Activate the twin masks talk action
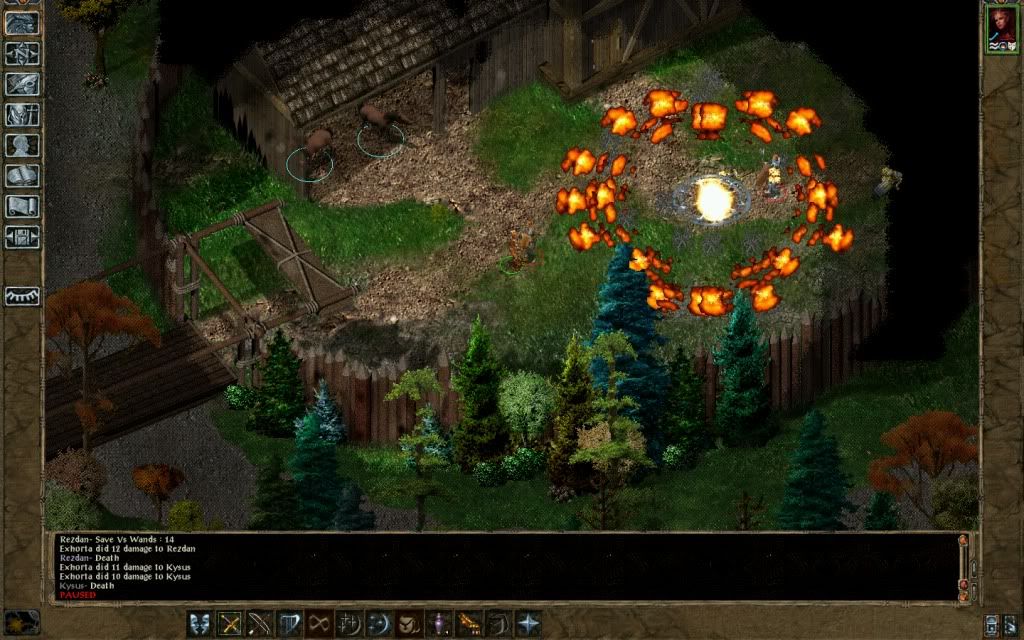The image size is (1024, 640). click(201, 624)
